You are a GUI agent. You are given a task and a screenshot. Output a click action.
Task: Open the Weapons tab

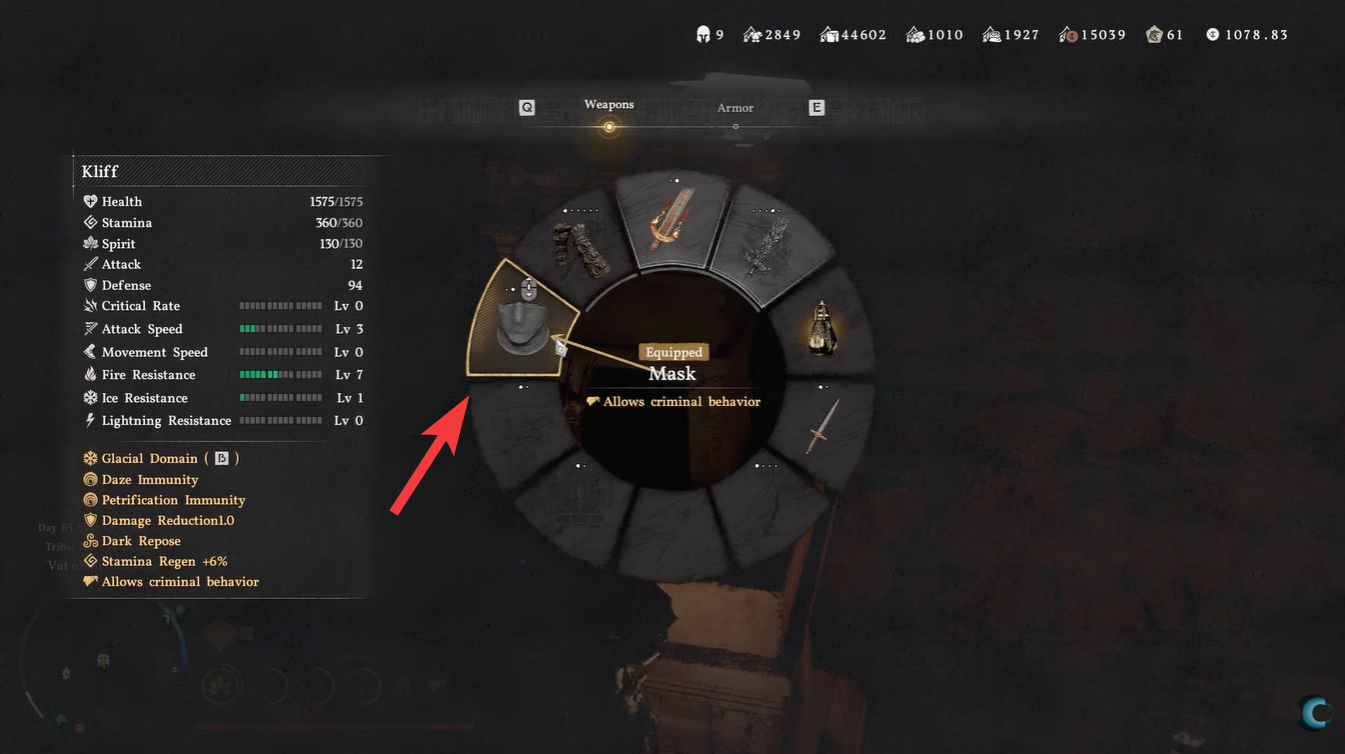click(x=609, y=105)
